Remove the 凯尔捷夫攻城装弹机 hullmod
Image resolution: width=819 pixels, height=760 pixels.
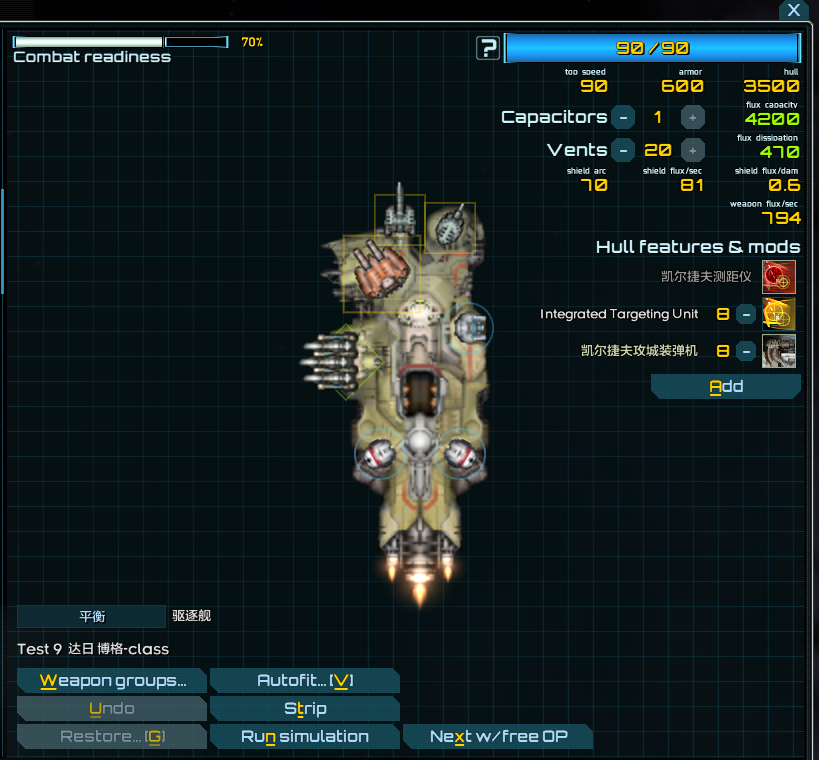click(746, 351)
